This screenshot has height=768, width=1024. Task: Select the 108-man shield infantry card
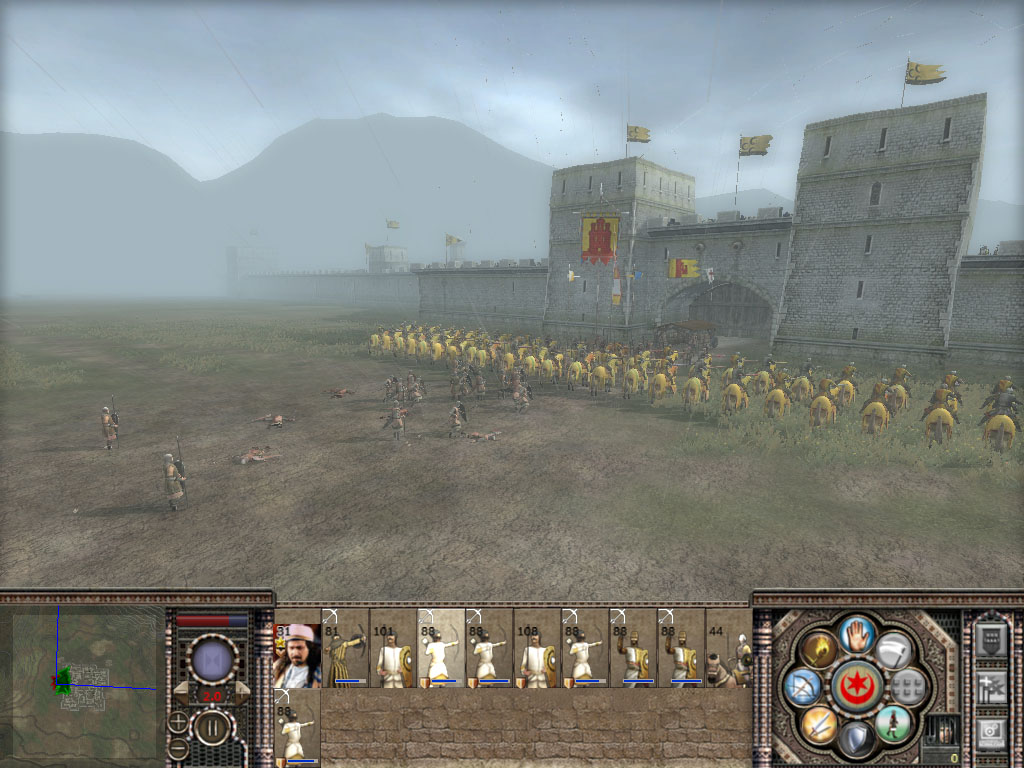pos(537,651)
